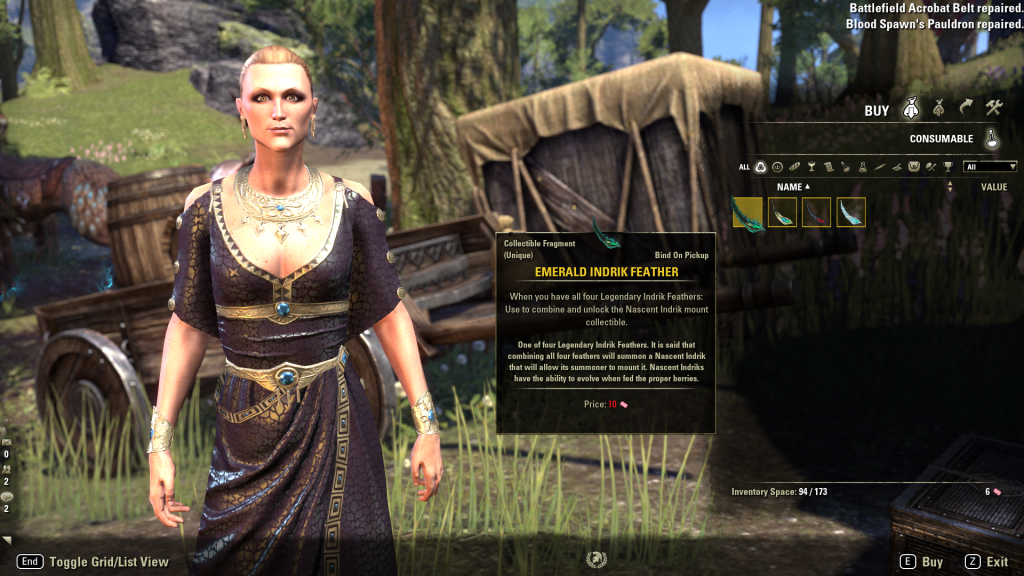Select the emerald Indrik feather
1024x576 pixels.
tap(747, 212)
